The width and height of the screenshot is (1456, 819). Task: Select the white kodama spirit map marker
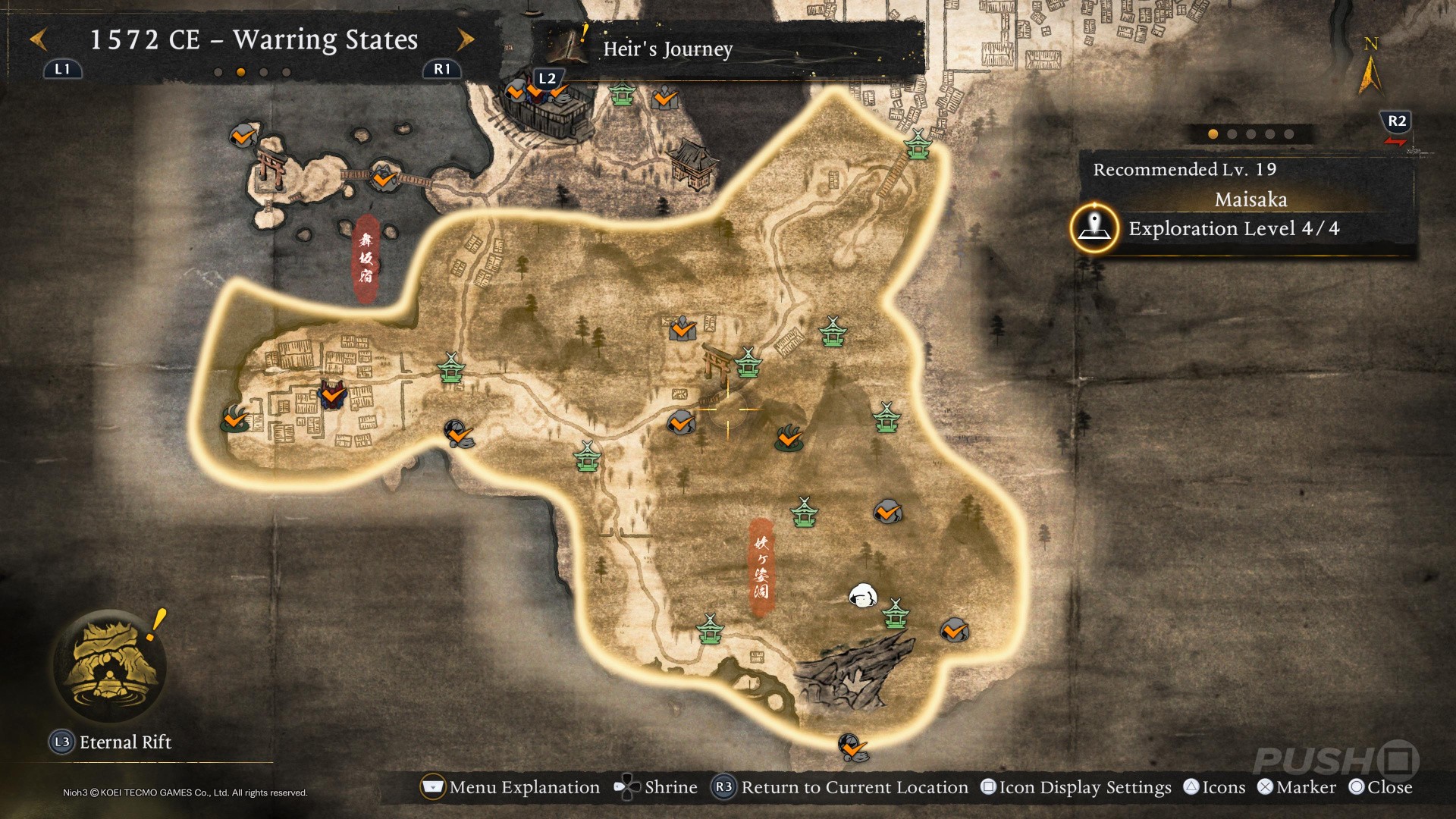click(x=862, y=597)
